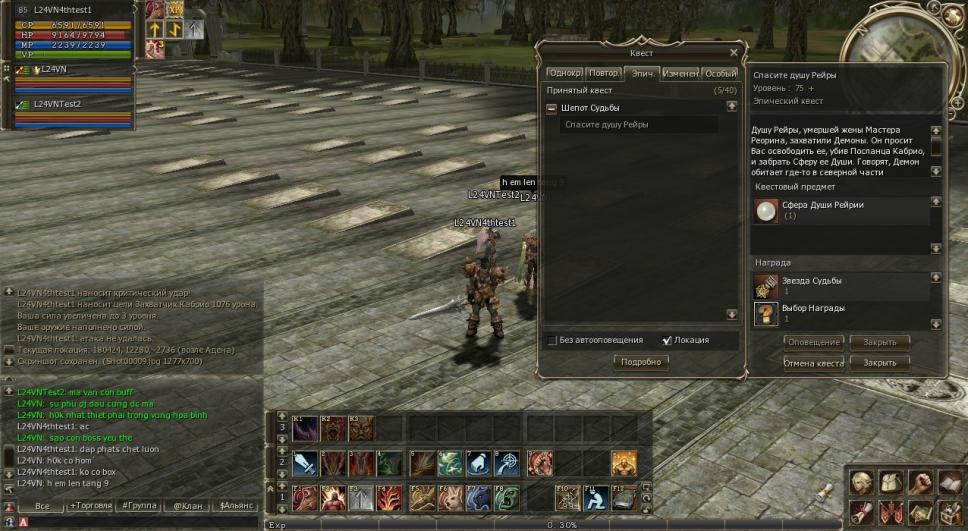Image resolution: width=968 pixels, height=531 pixels.
Task: Switch chat to the @Клан tab
Action: [x=186, y=506]
